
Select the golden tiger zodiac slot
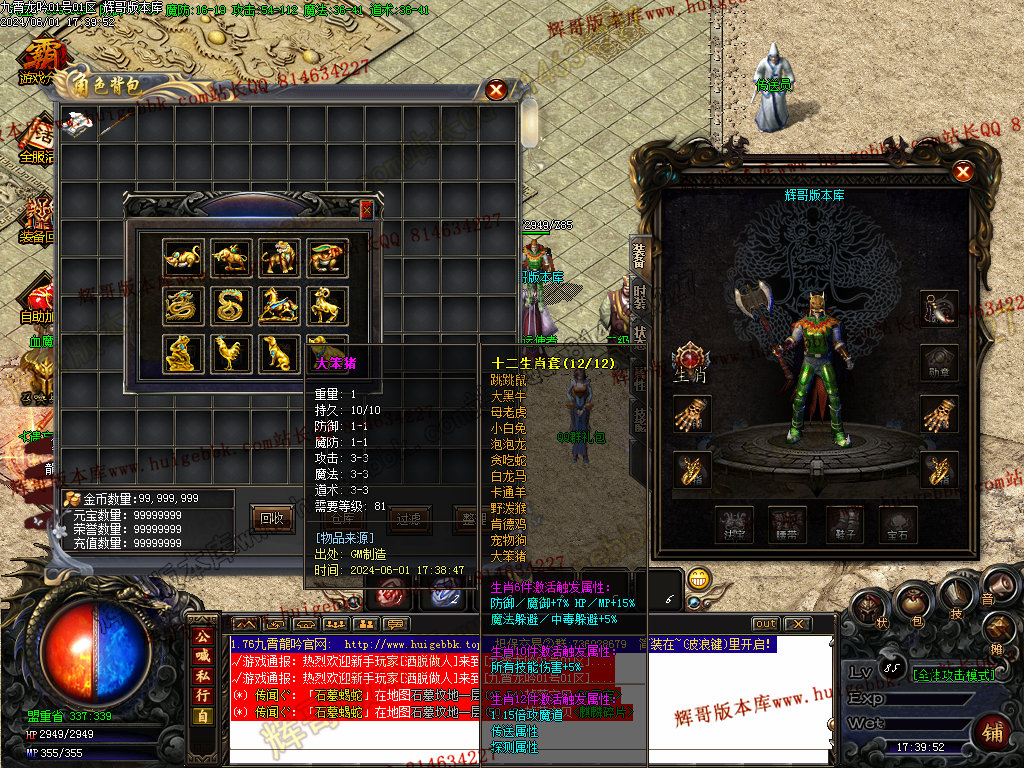[x=279, y=257]
